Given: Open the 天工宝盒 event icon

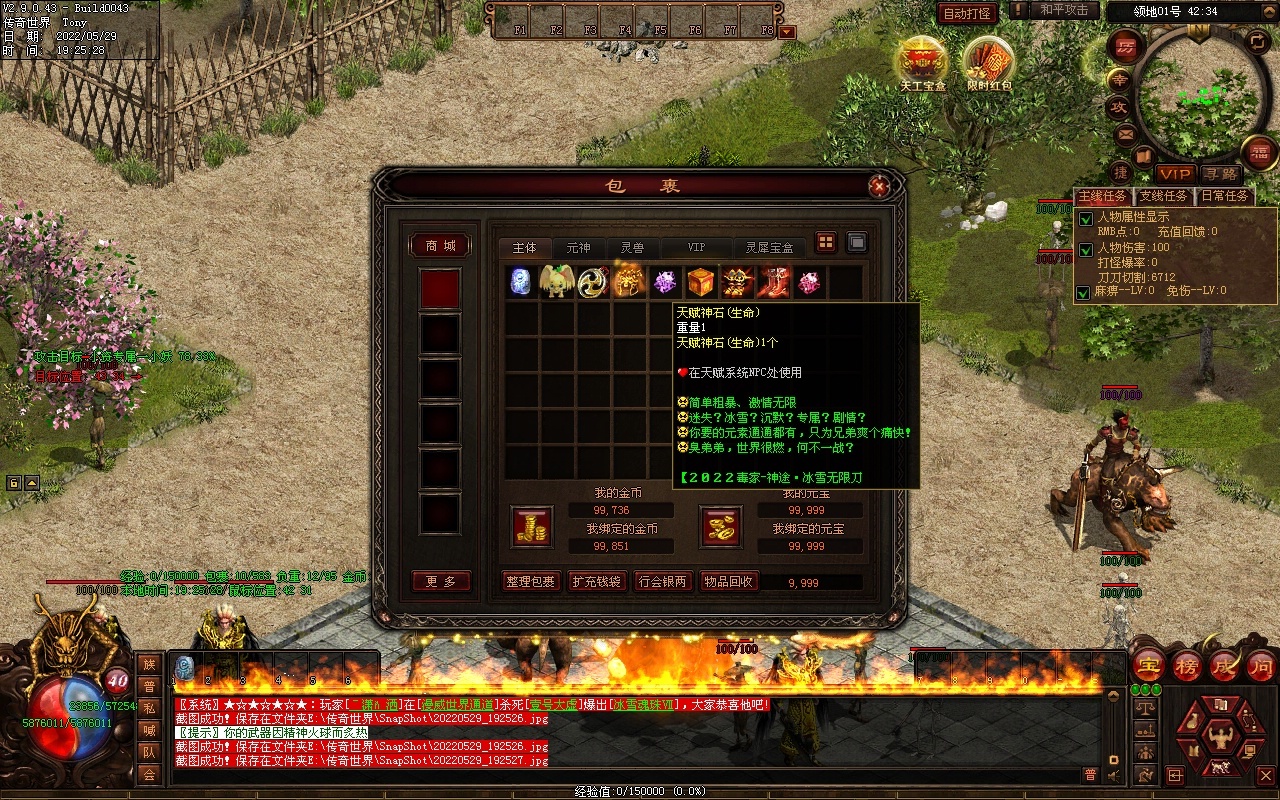Looking at the screenshot, I should point(922,62).
